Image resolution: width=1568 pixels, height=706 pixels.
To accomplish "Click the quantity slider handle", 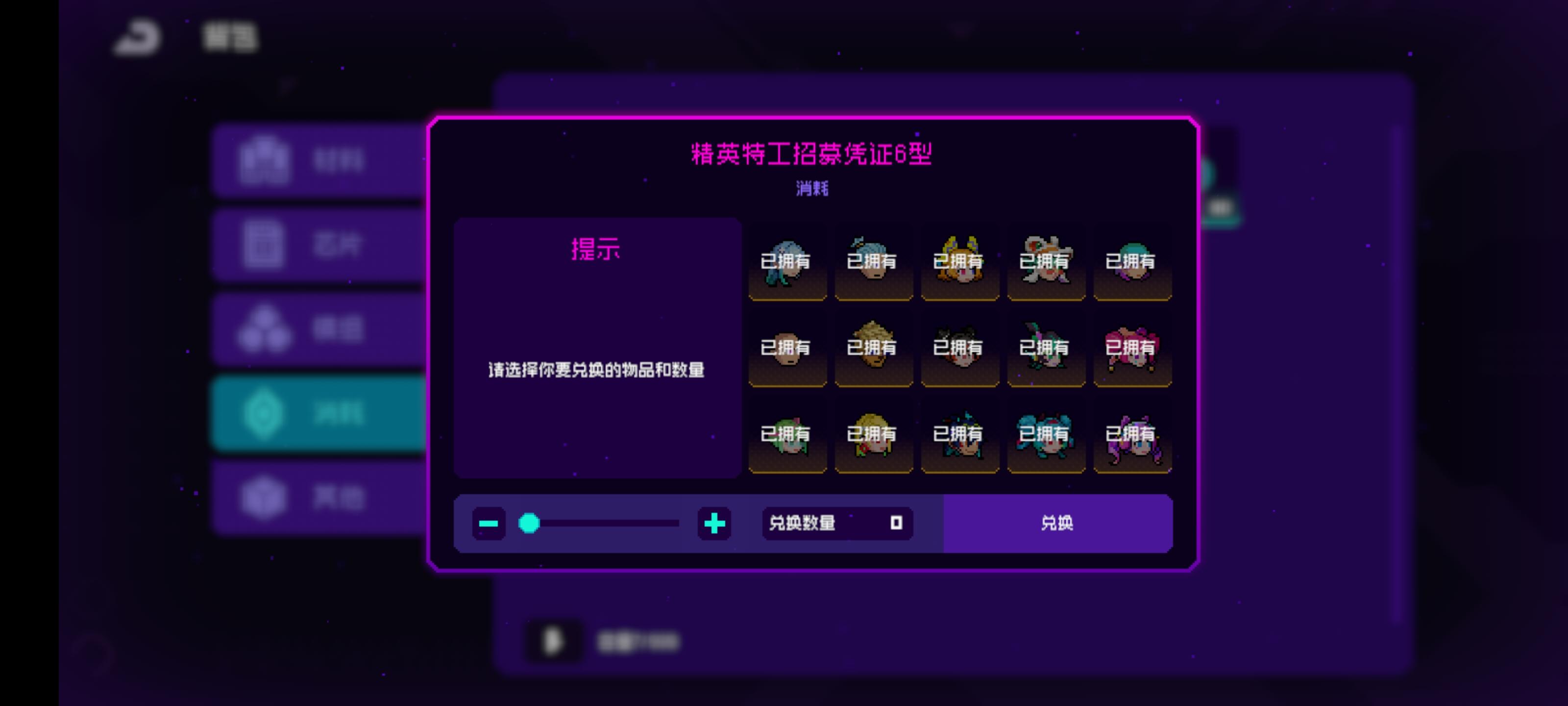I will click(x=529, y=523).
